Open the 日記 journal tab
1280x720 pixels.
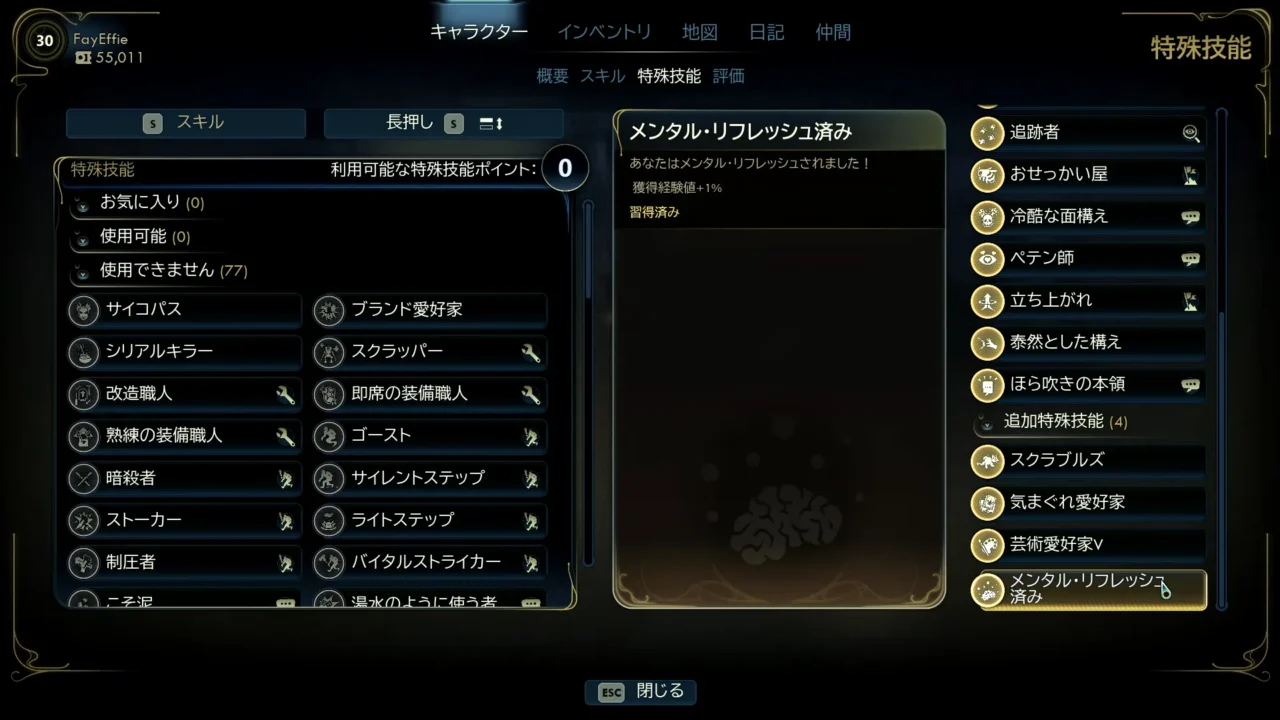[x=767, y=32]
